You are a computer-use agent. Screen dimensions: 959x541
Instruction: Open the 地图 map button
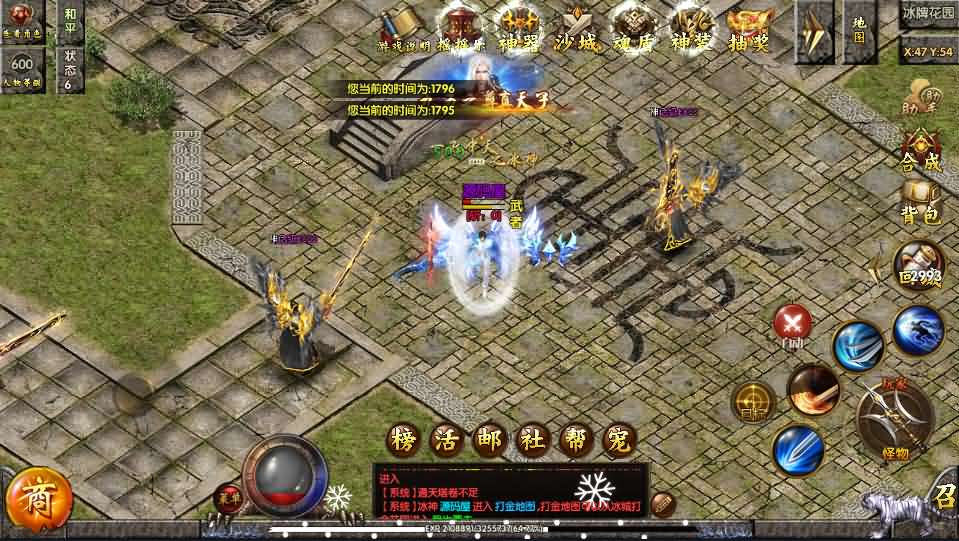[x=858, y=30]
